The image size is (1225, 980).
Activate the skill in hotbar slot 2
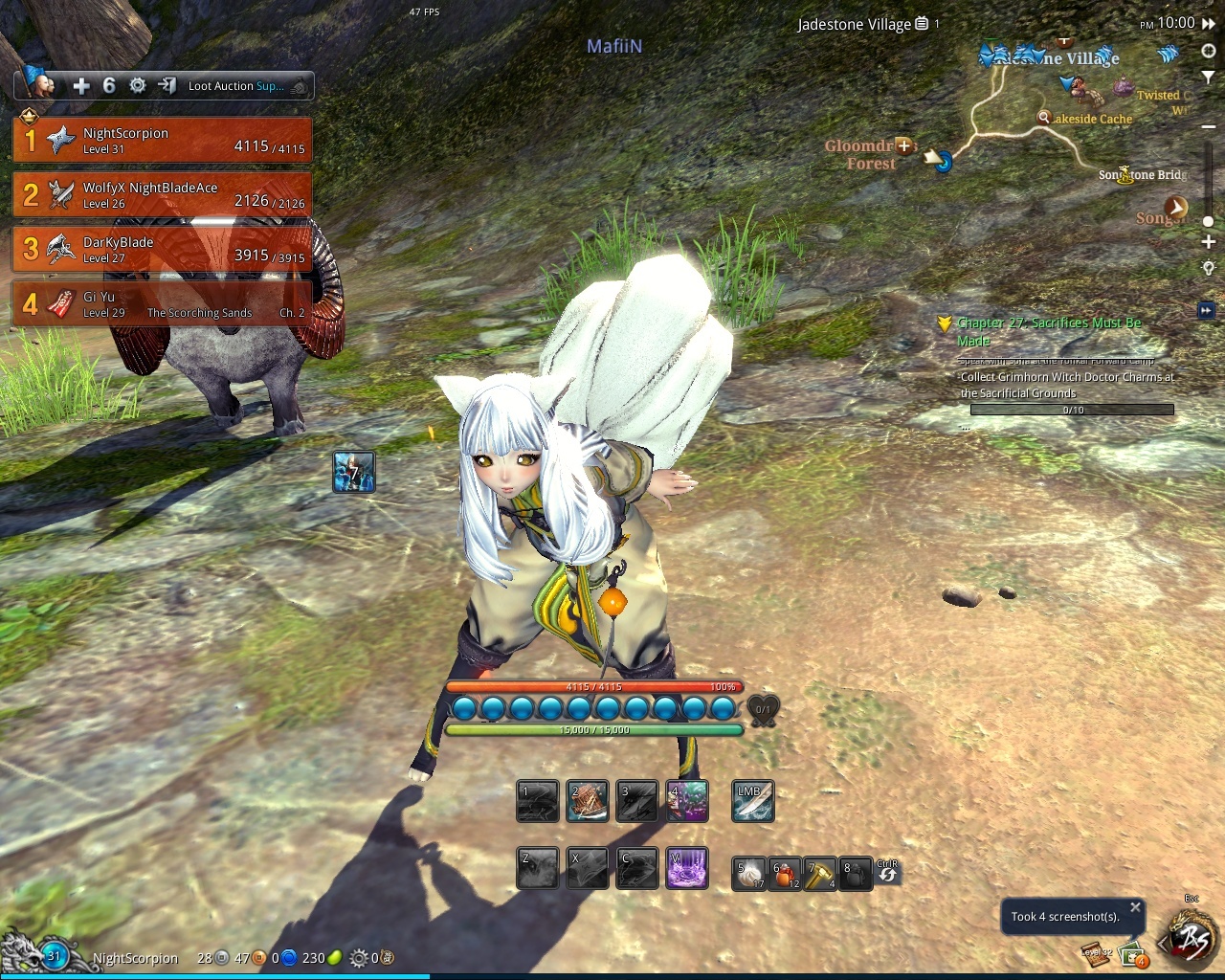tap(587, 801)
